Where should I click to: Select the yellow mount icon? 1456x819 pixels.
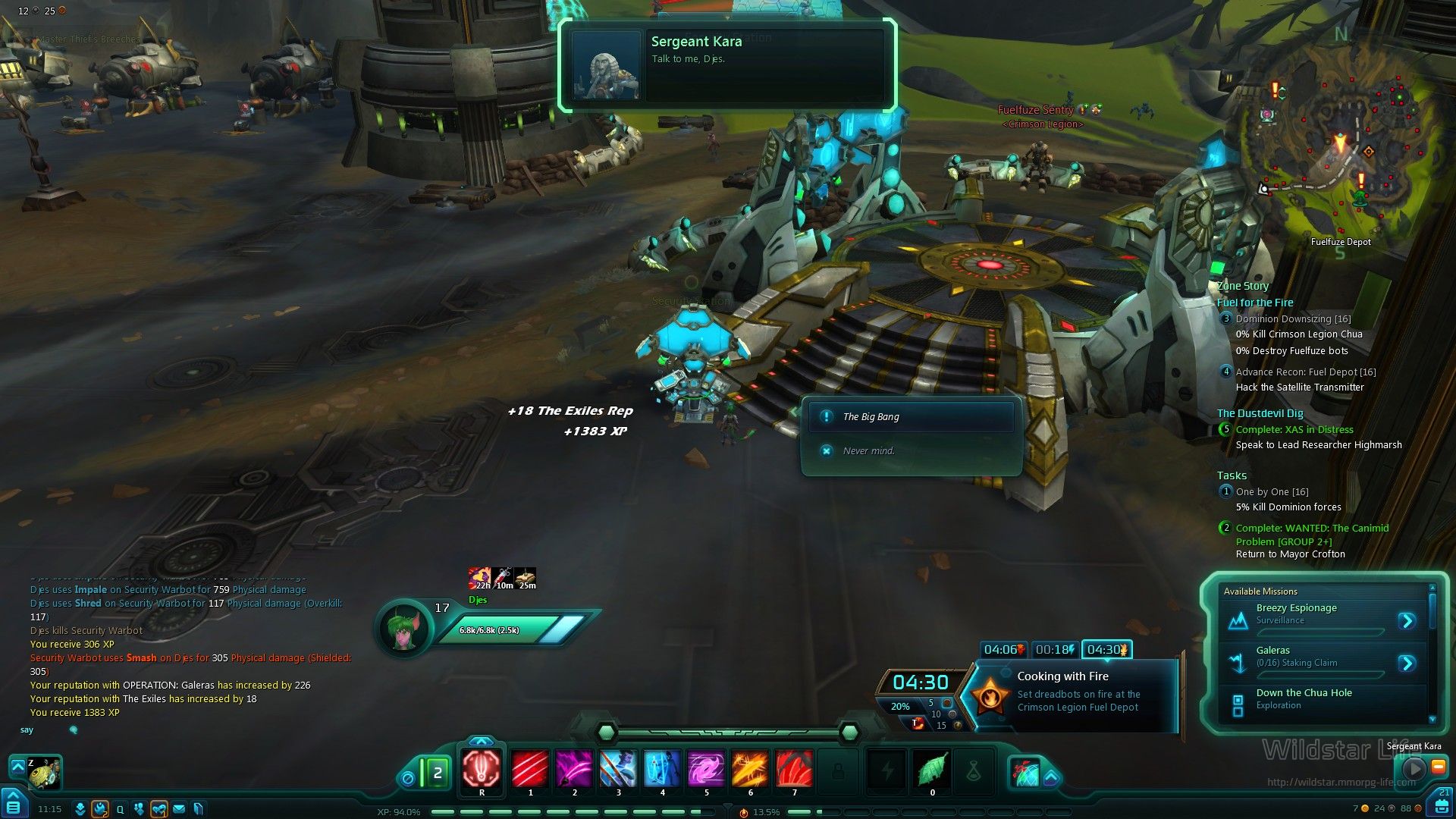click(44, 773)
